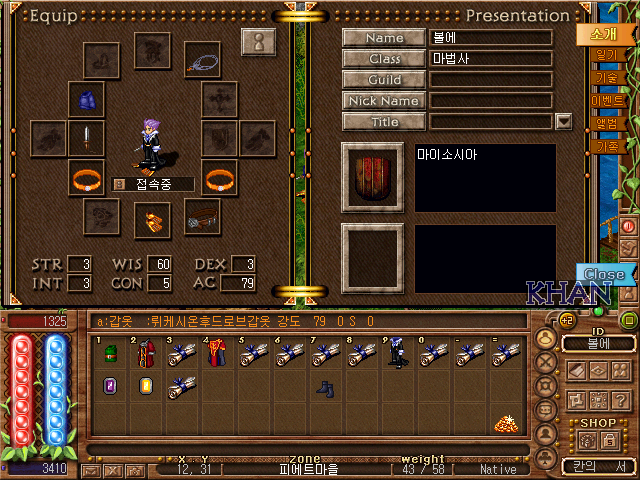This screenshot has height=480, width=640.
Task: Click the character silhouette button in Equip
Action: click(x=258, y=44)
